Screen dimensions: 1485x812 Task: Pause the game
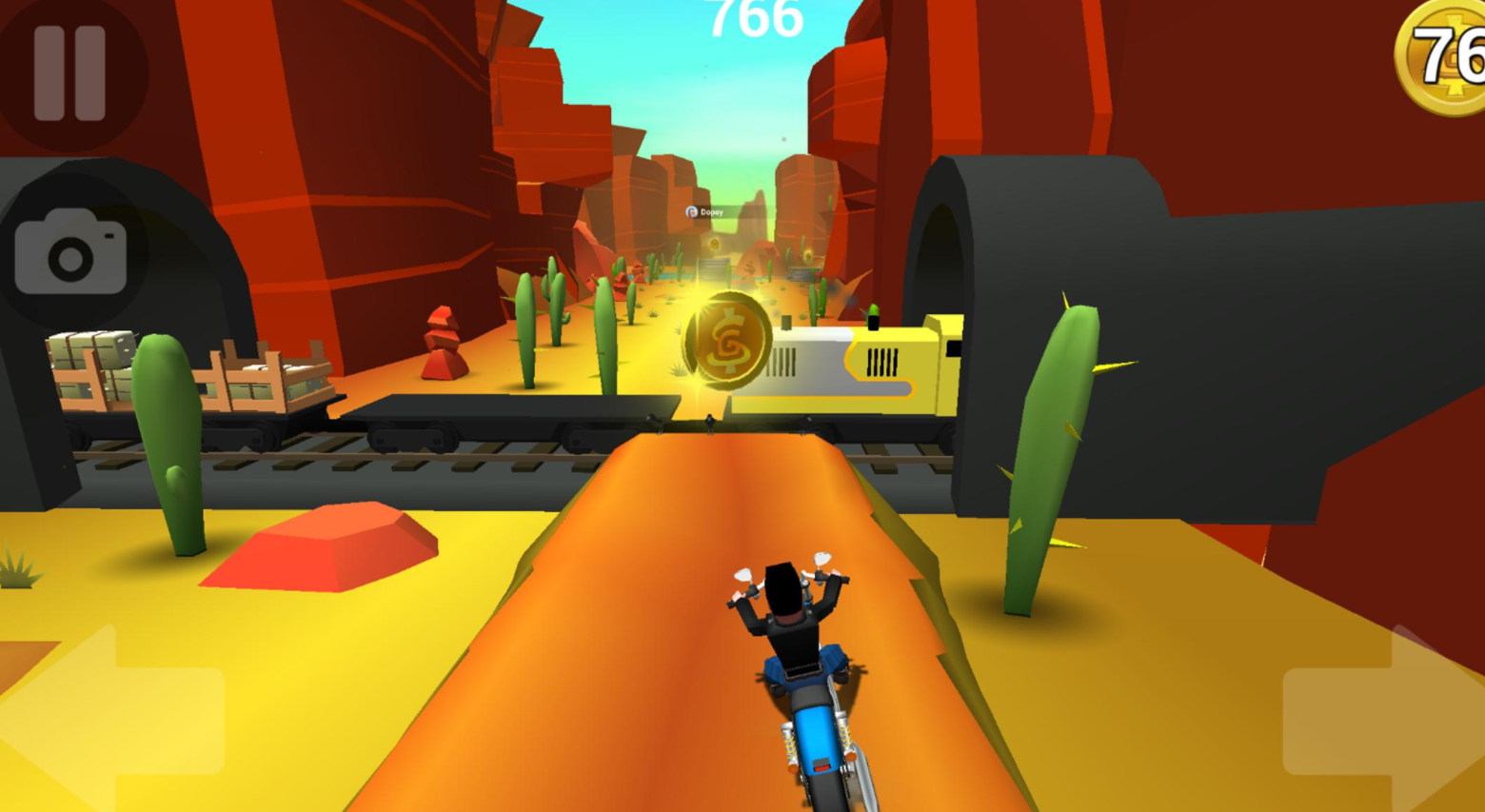point(69,73)
